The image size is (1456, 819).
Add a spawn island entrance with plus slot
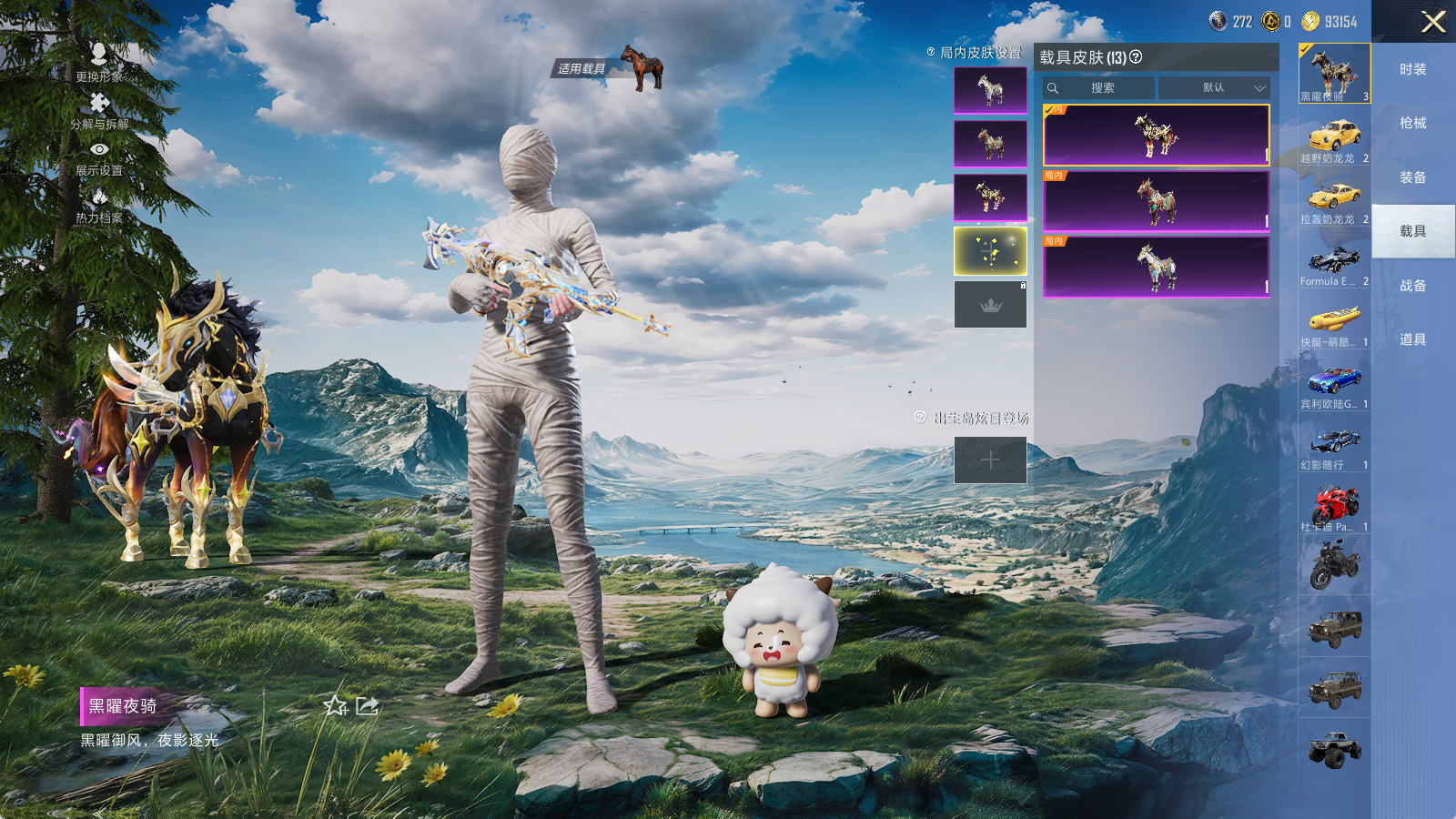pos(990,460)
